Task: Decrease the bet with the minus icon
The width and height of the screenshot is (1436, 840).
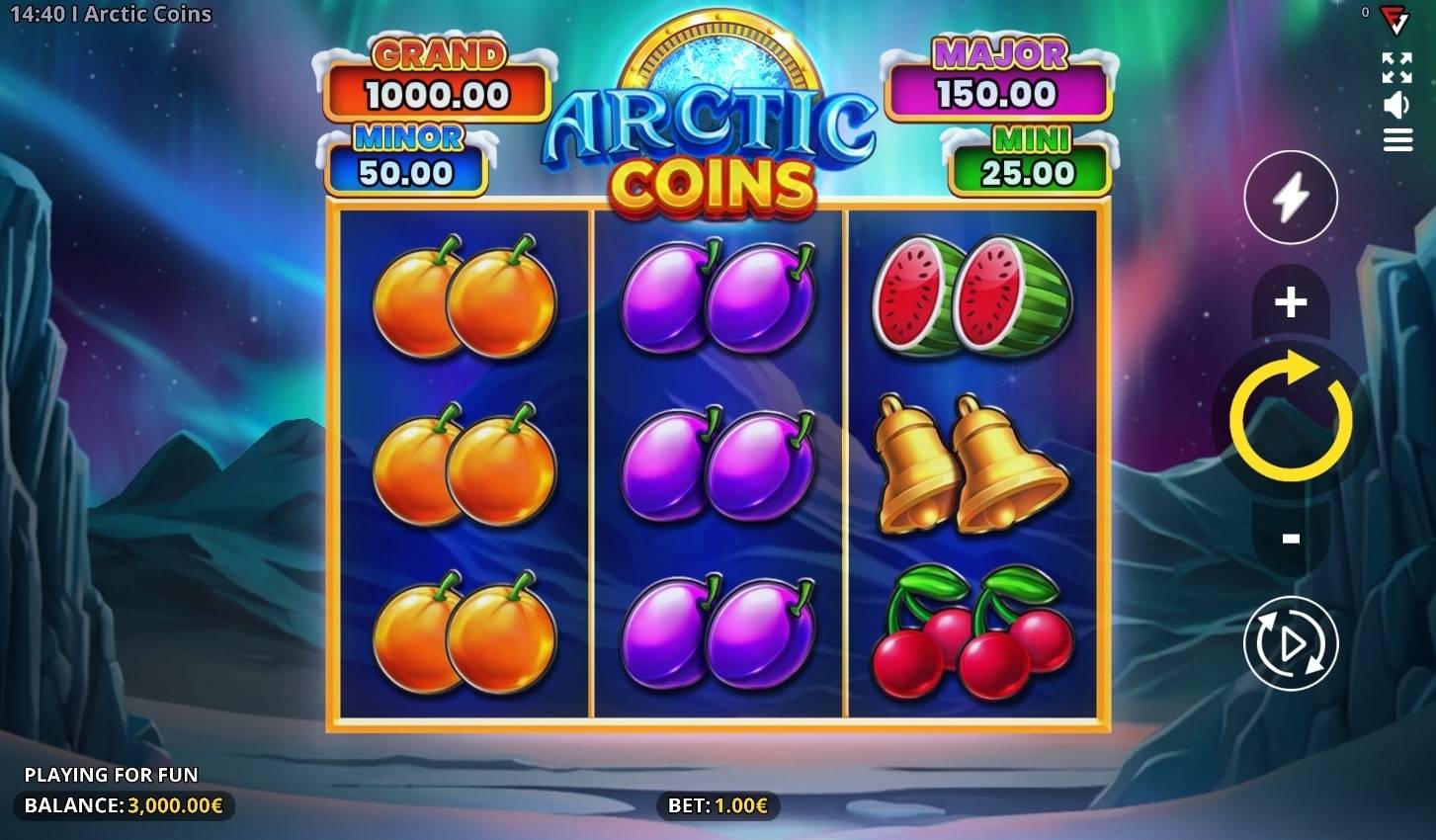Action: (1290, 537)
